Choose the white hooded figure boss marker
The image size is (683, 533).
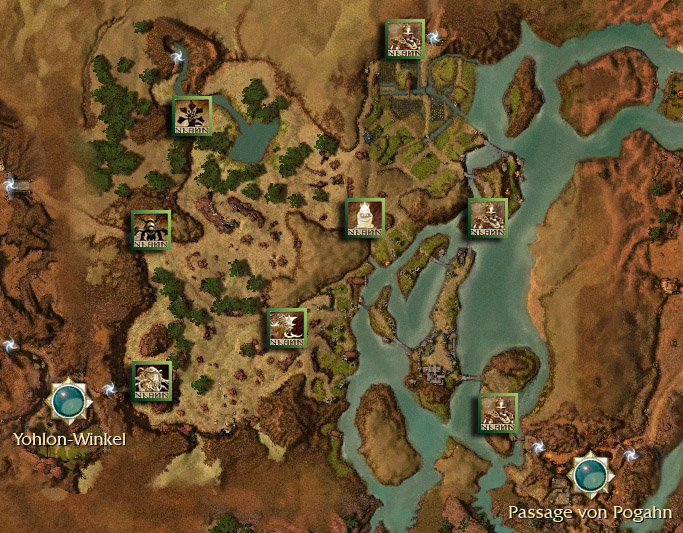pos(365,218)
